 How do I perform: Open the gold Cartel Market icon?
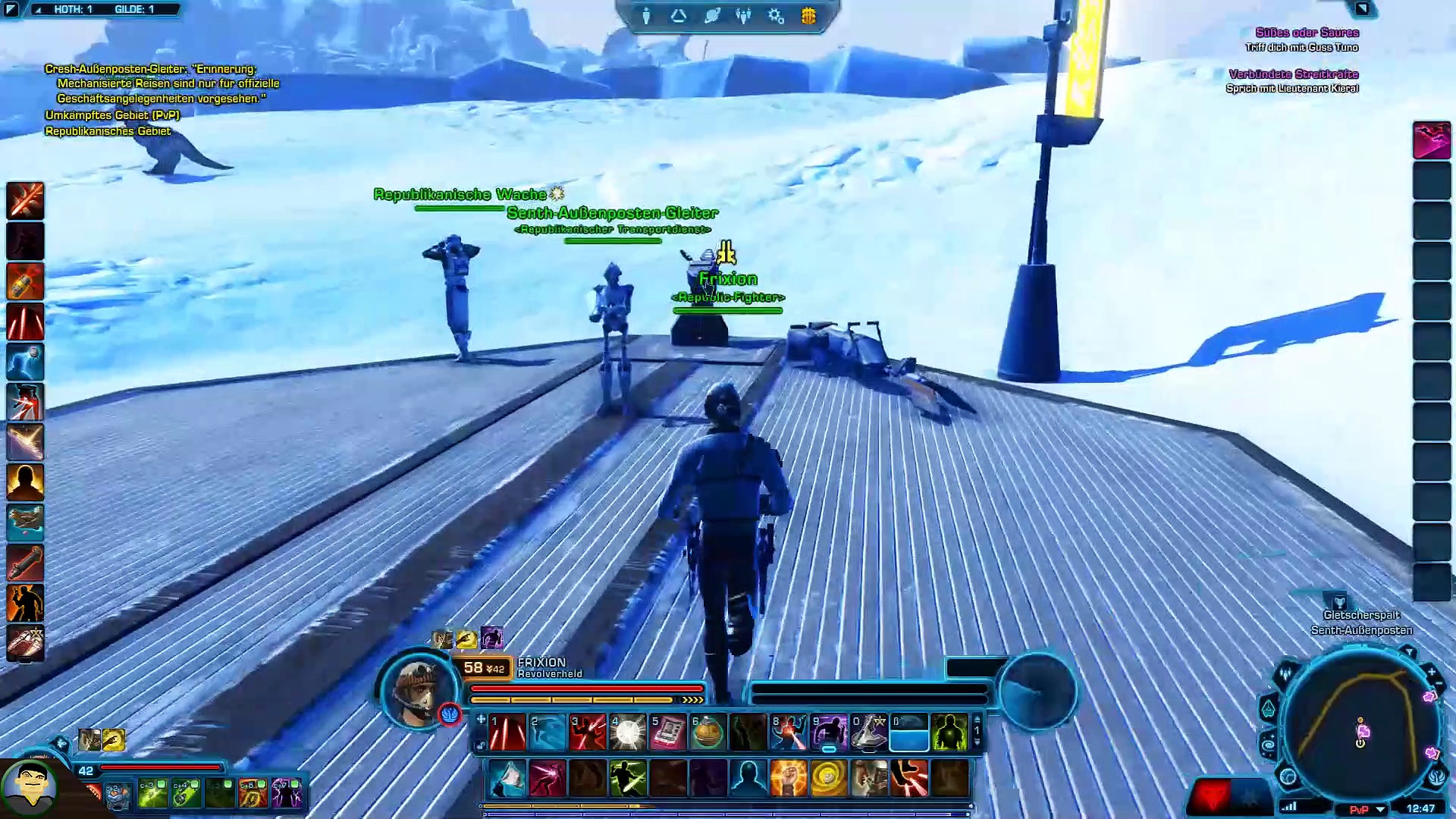pos(808,16)
